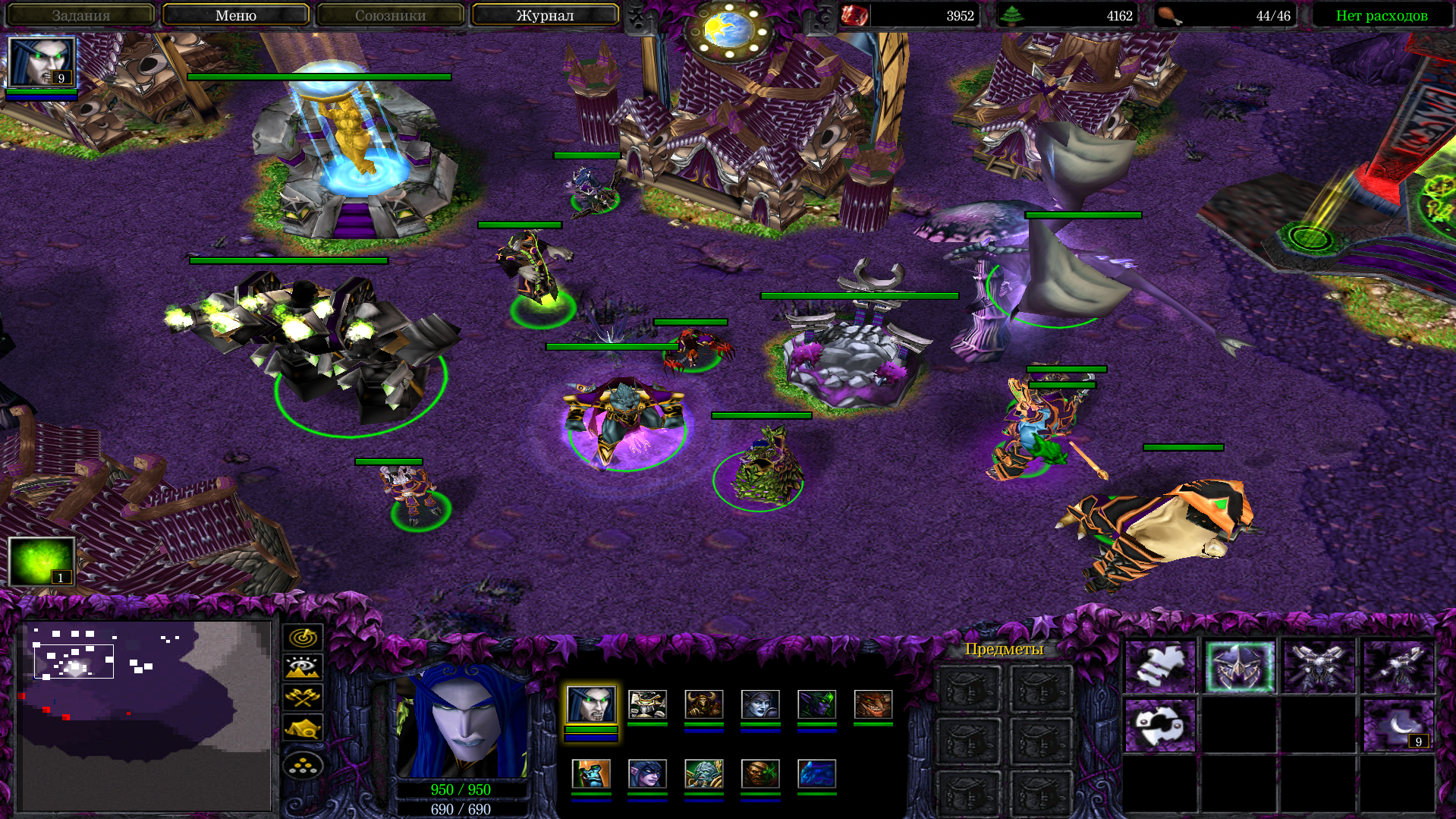Activate the minimap signal ping button

[303, 637]
